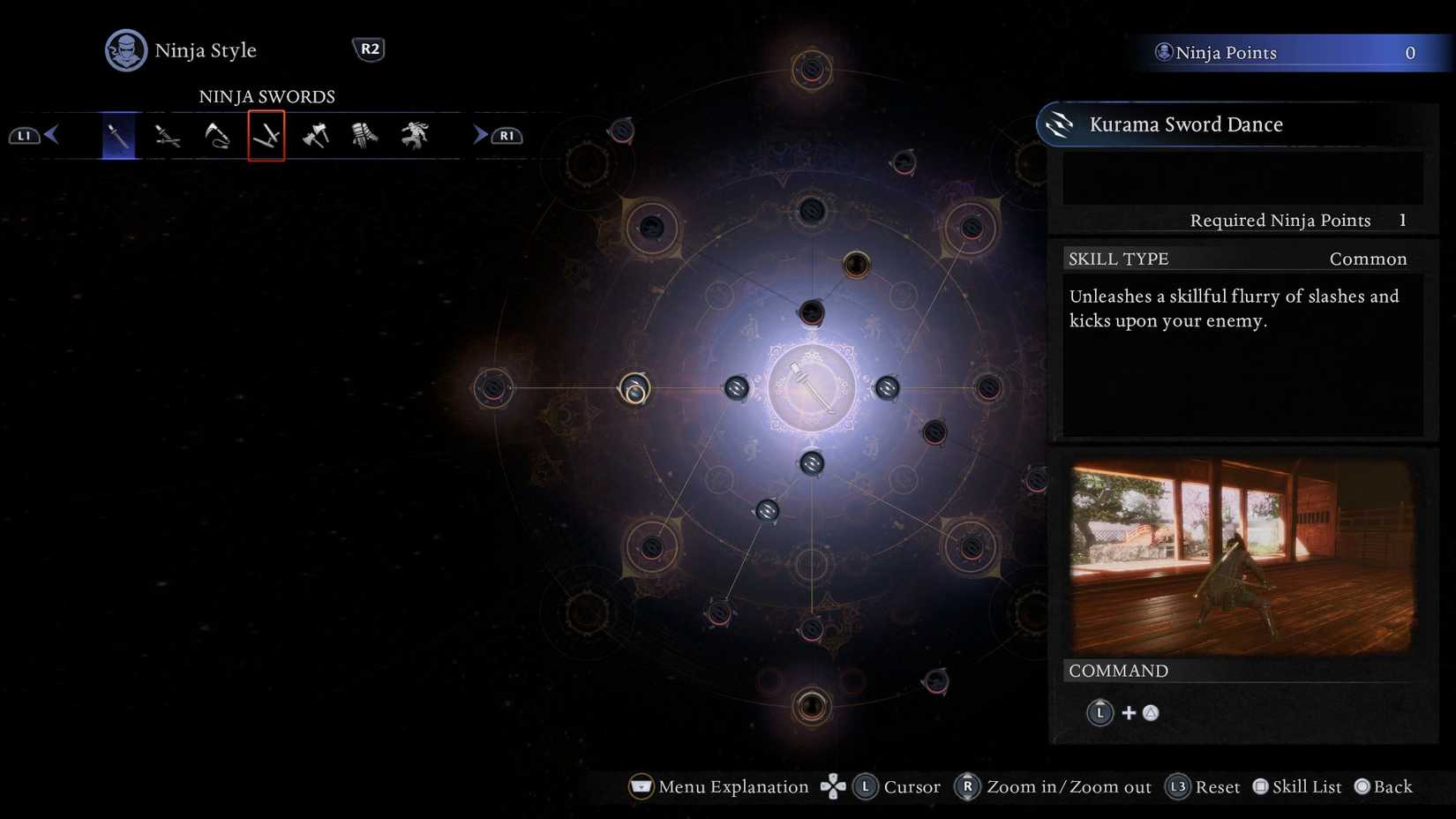Click the Ninja Style mask icon
Image resolution: width=1456 pixels, height=819 pixels.
[124, 50]
